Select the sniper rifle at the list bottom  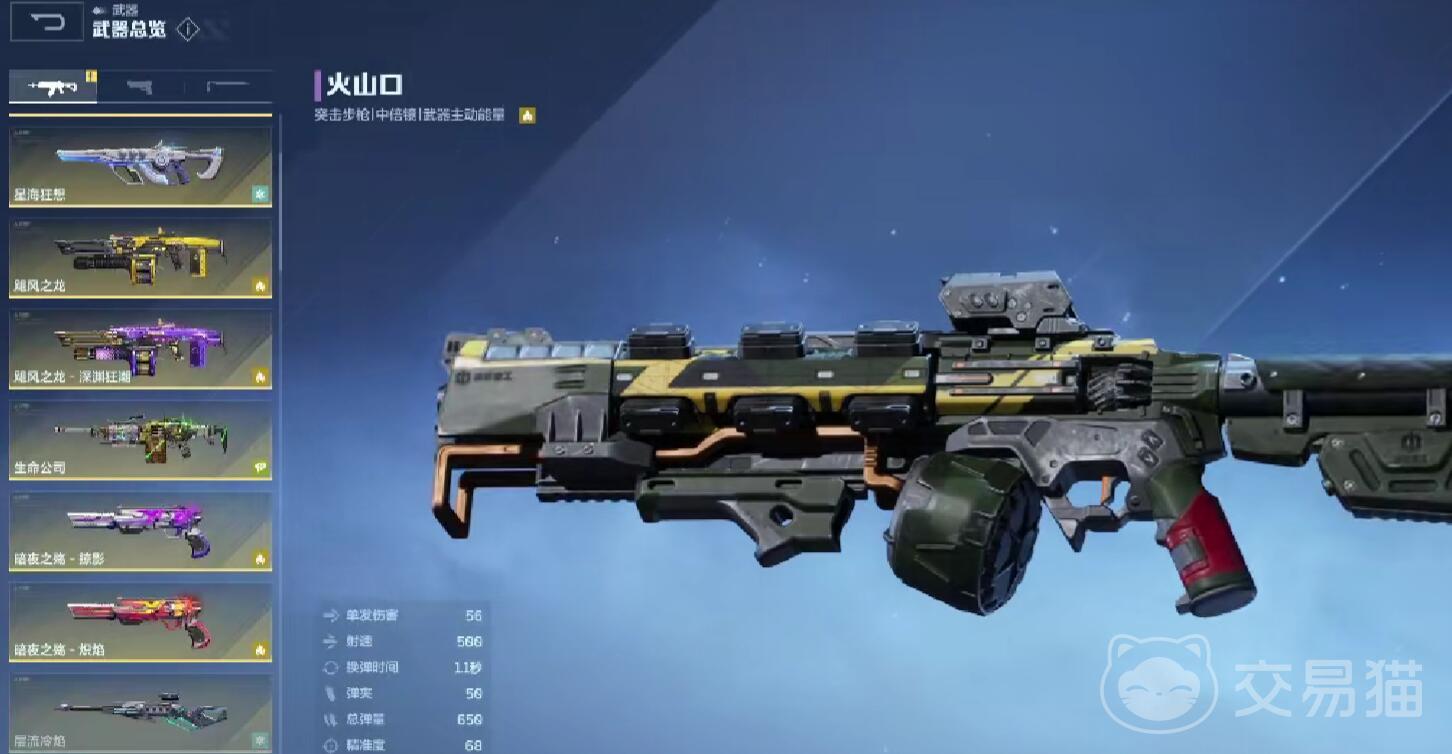(x=140, y=713)
